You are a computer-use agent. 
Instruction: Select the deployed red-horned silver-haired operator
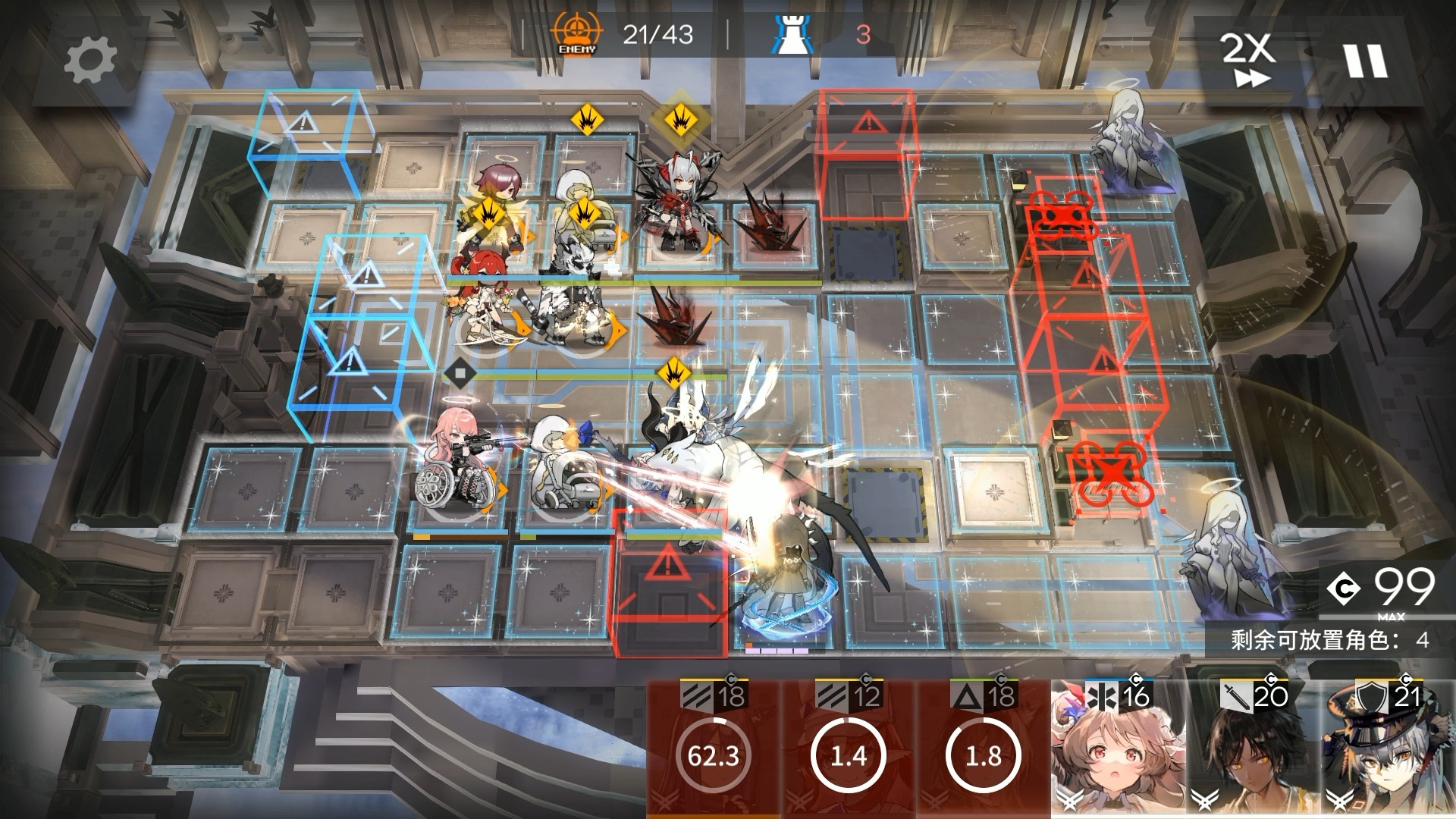pyautogui.click(x=673, y=203)
